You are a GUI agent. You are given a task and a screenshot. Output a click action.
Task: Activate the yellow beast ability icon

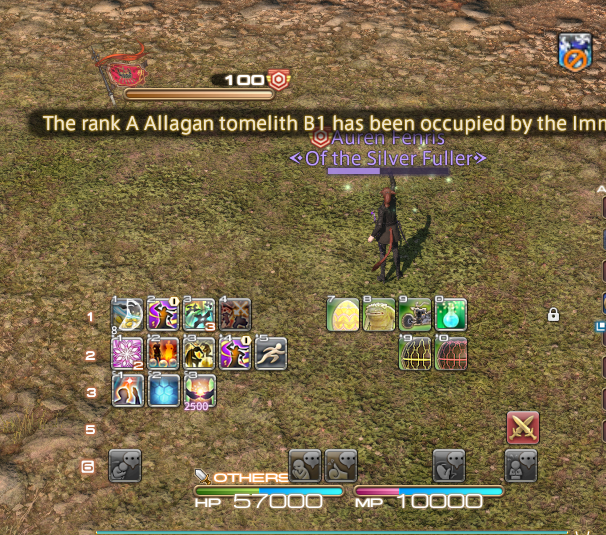(x=199, y=353)
